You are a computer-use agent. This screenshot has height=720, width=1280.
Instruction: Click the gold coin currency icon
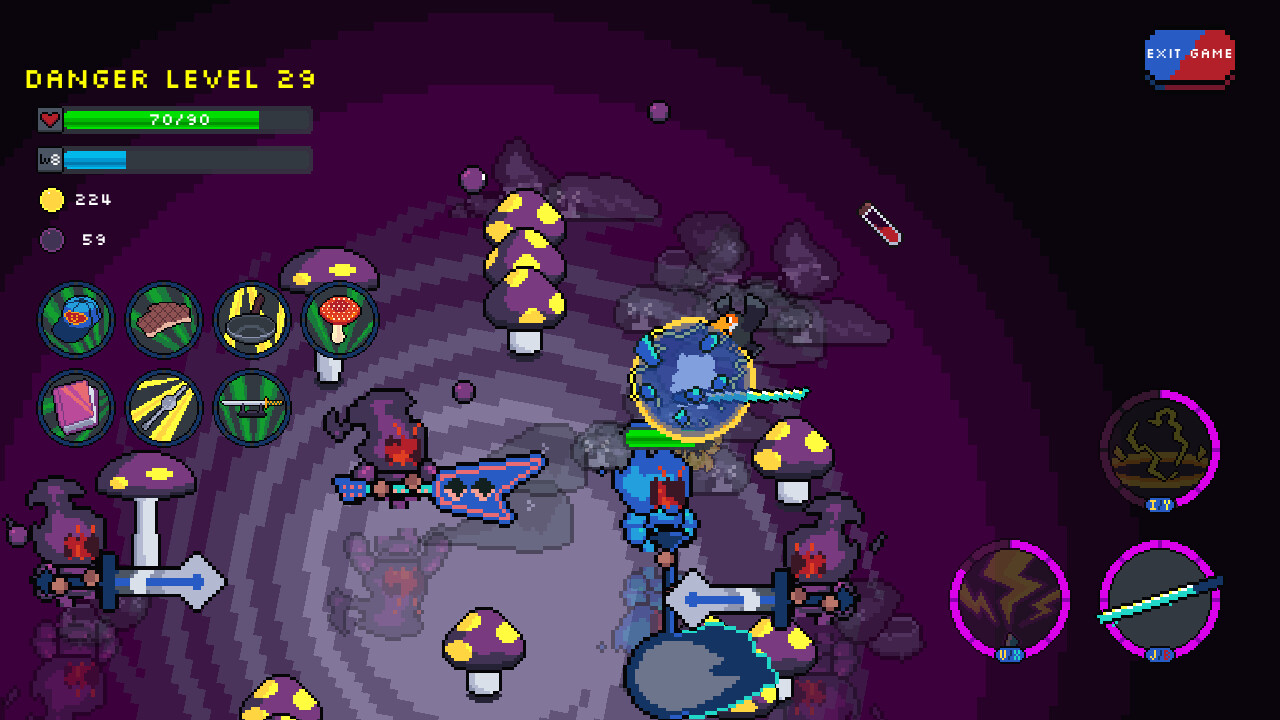(x=52, y=199)
